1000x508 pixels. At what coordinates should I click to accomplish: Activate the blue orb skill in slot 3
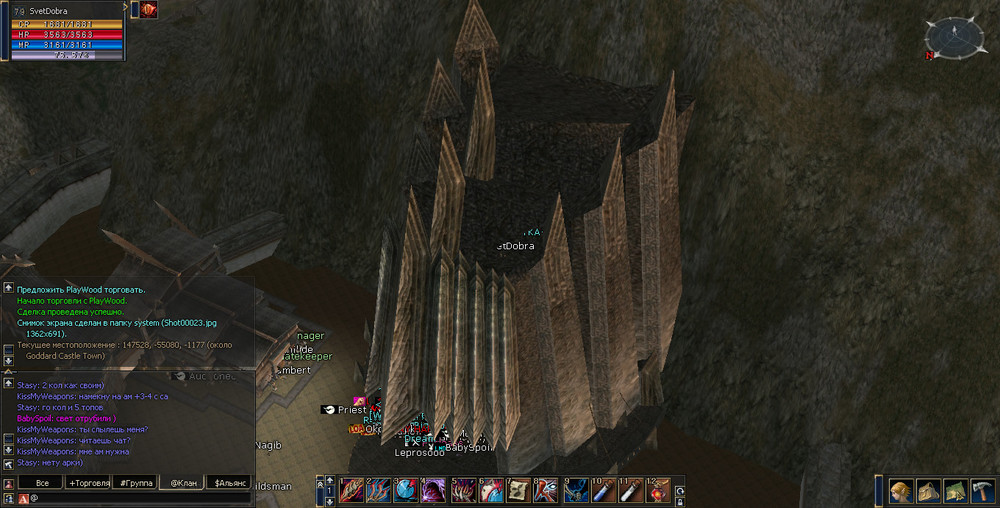(406, 490)
